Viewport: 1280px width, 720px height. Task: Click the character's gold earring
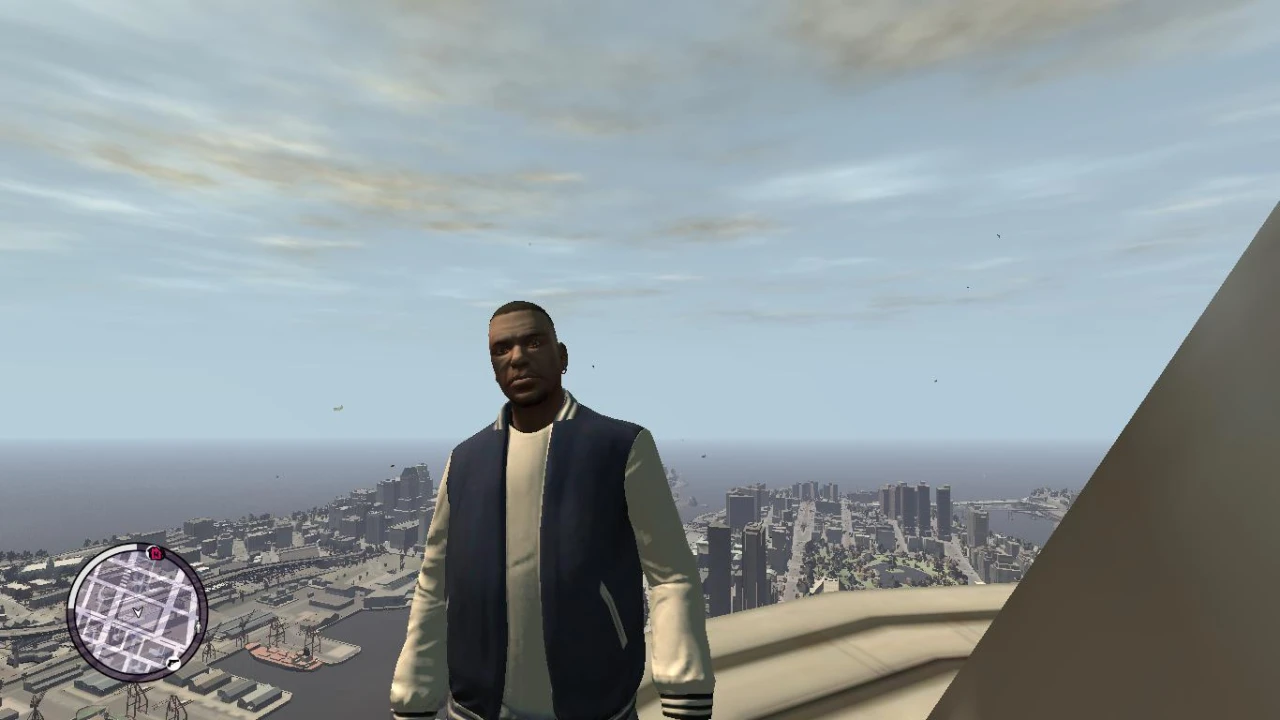(x=563, y=372)
